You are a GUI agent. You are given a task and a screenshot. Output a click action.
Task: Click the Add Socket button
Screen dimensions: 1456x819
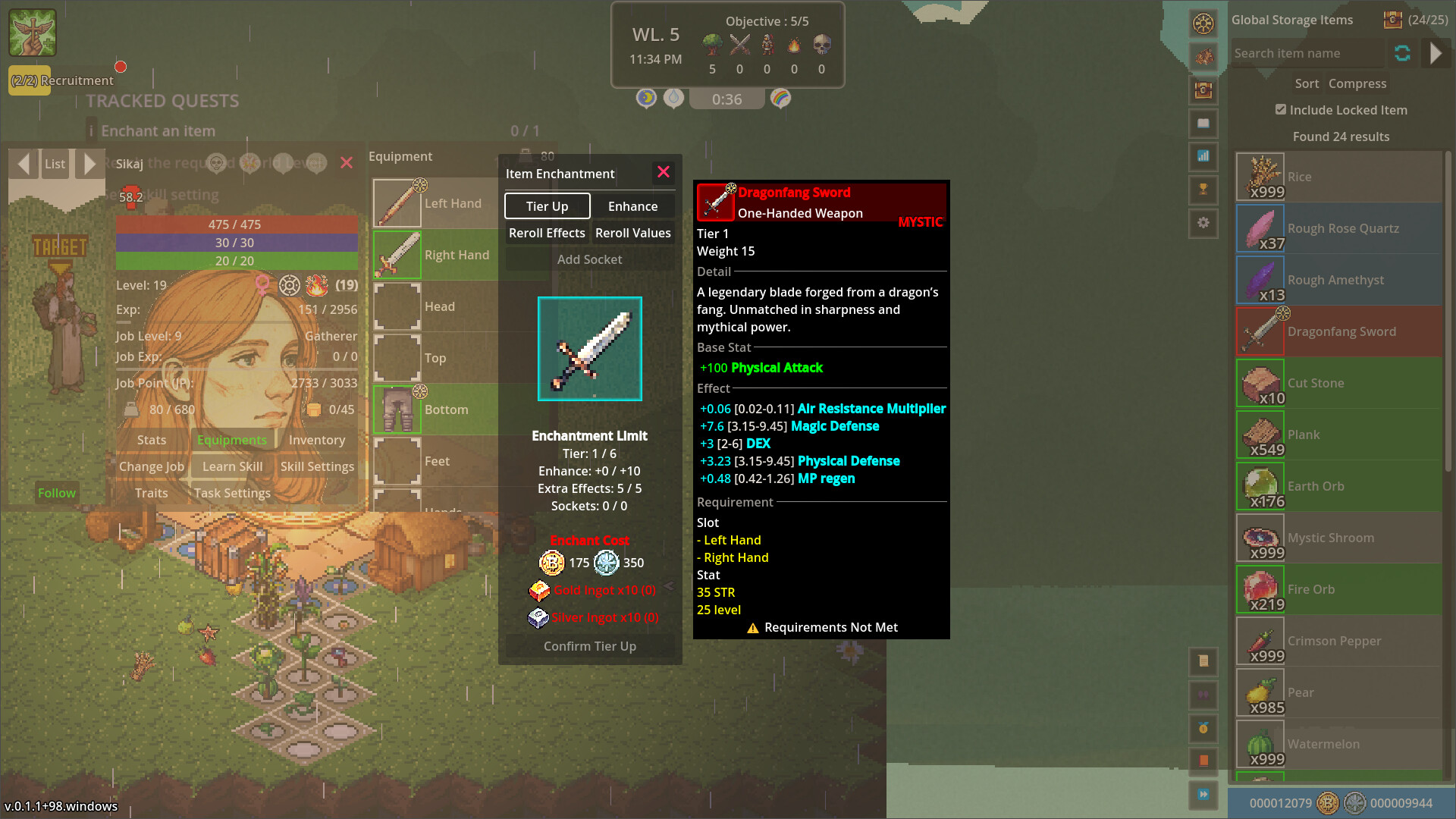pos(589,259)
